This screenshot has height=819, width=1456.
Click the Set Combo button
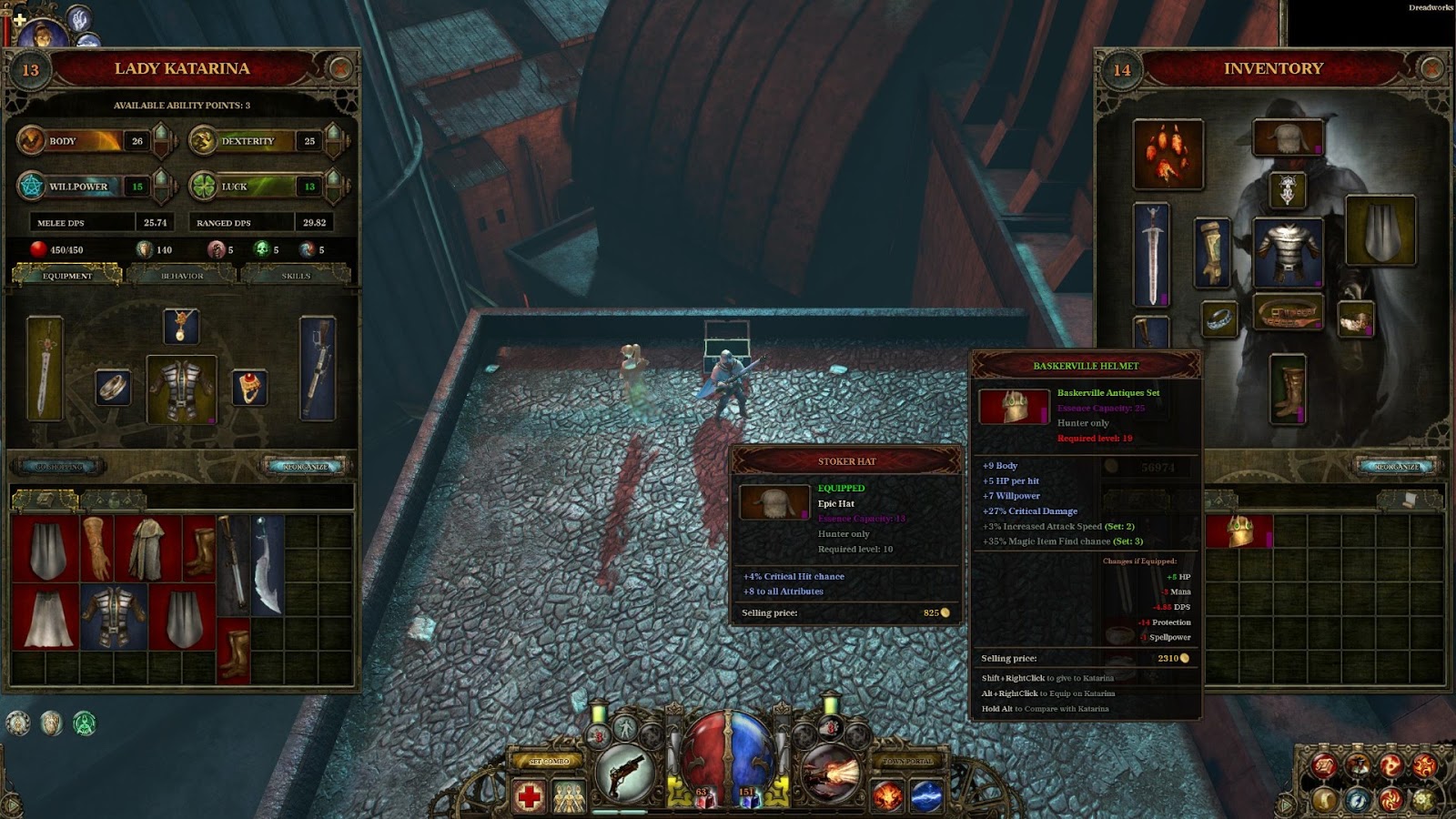(549, 761)
